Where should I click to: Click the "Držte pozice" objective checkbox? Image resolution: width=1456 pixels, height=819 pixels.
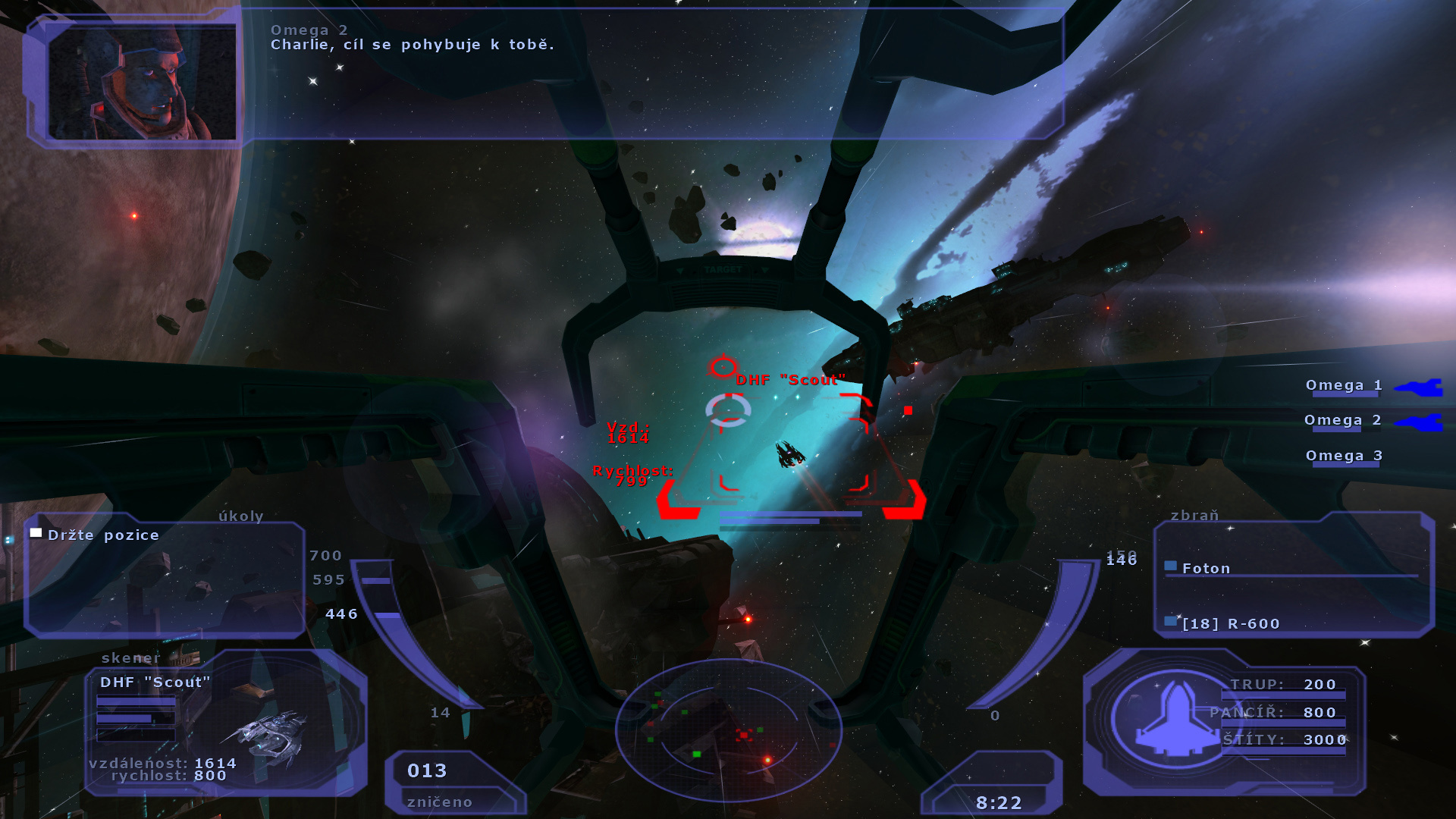tap(36, 533)
